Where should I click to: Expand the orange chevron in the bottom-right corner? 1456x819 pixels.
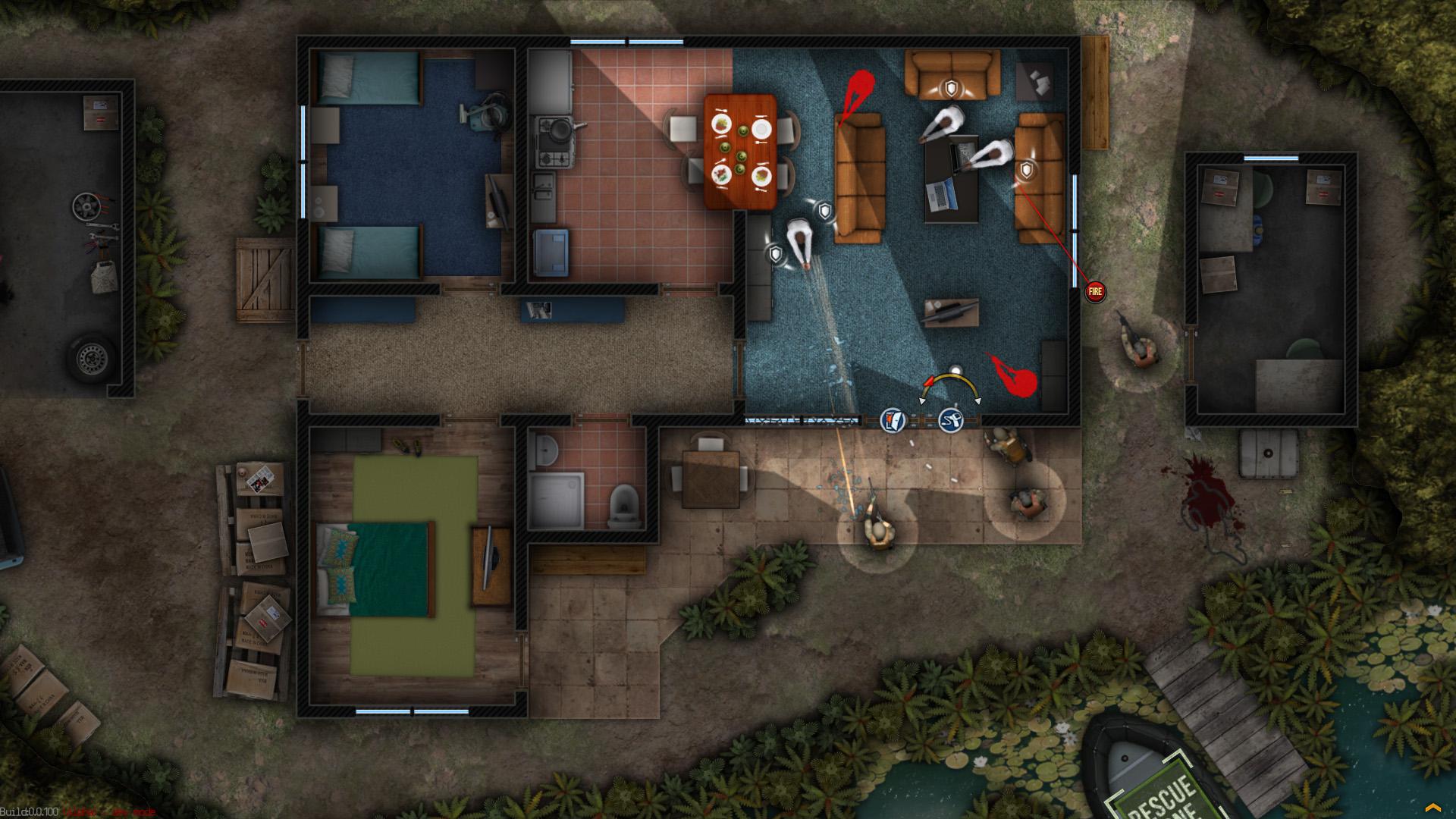[1435, 807]
